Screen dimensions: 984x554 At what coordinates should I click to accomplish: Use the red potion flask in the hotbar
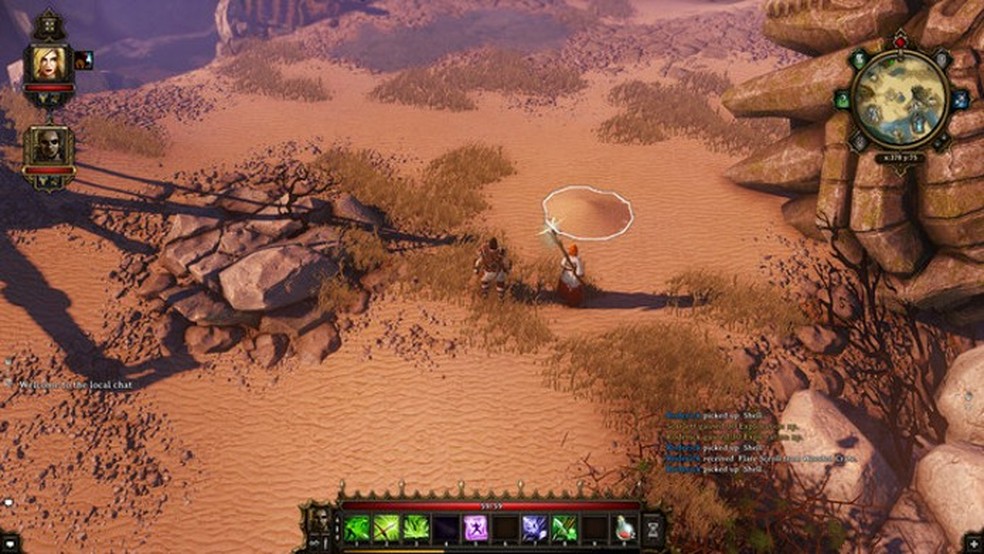[624, 528]
